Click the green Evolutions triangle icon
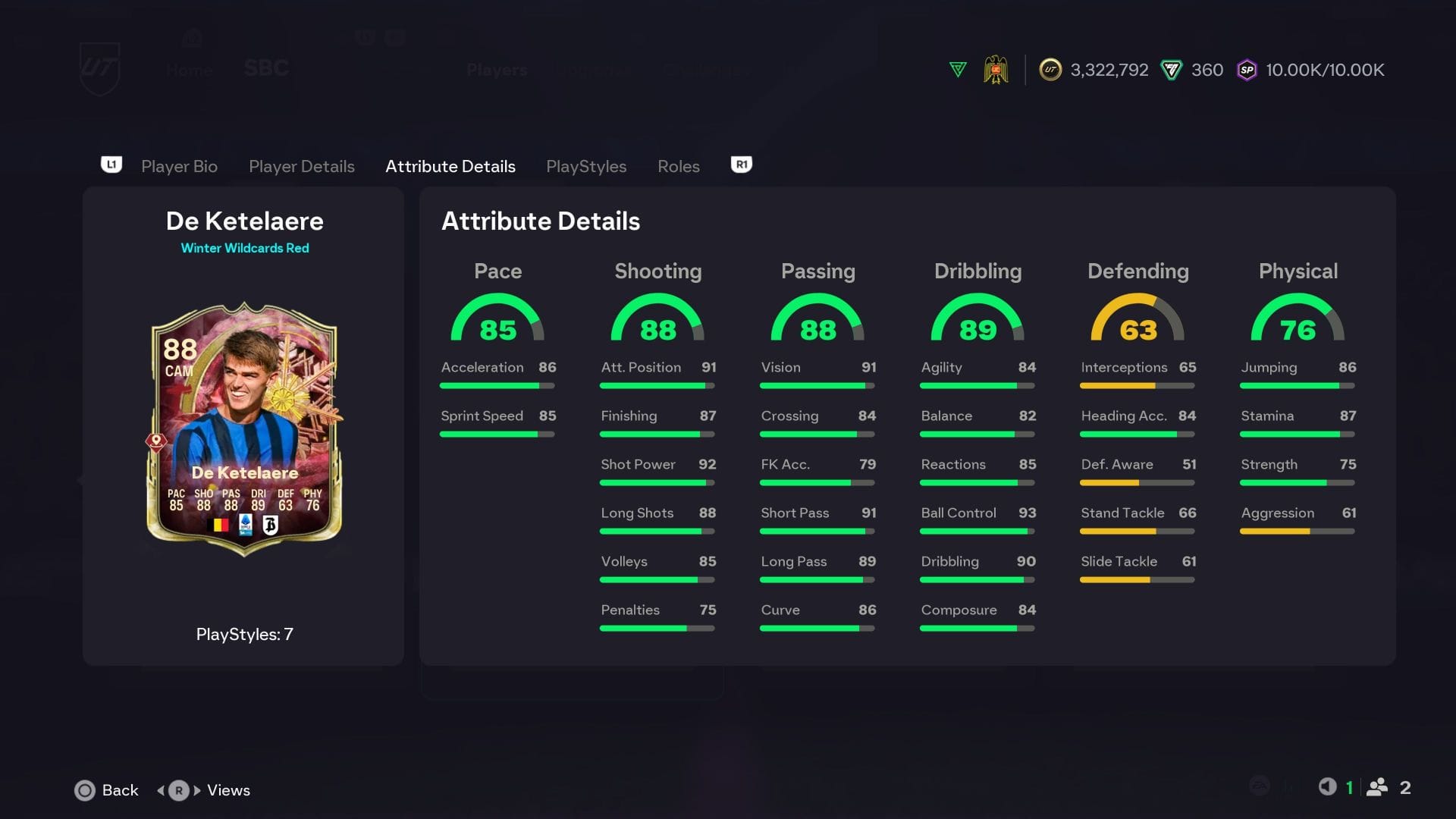Image resolution: width=1456 pixels, height=819 pixels. [957, 69]
